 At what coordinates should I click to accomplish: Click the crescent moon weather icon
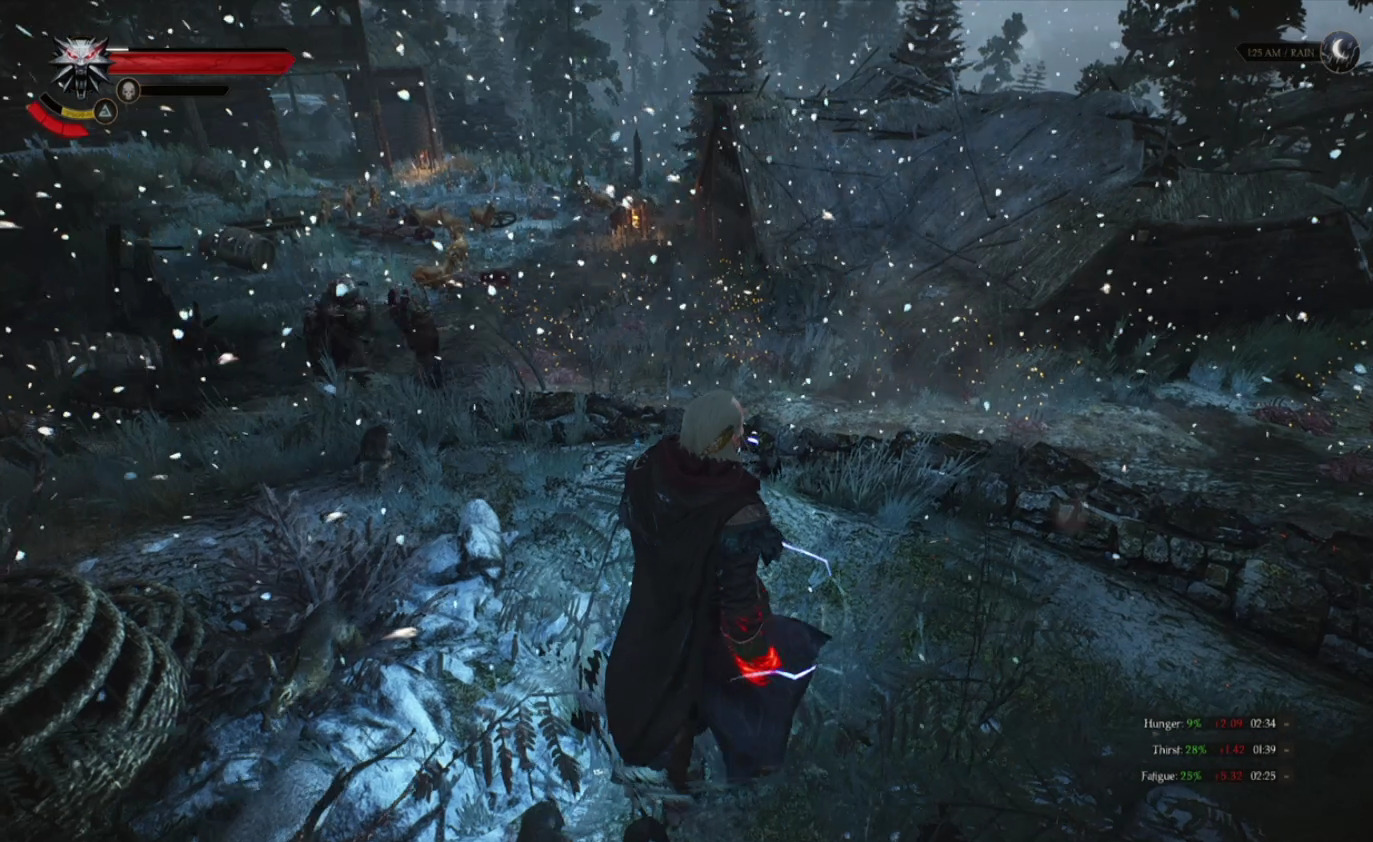(1339, 51)
